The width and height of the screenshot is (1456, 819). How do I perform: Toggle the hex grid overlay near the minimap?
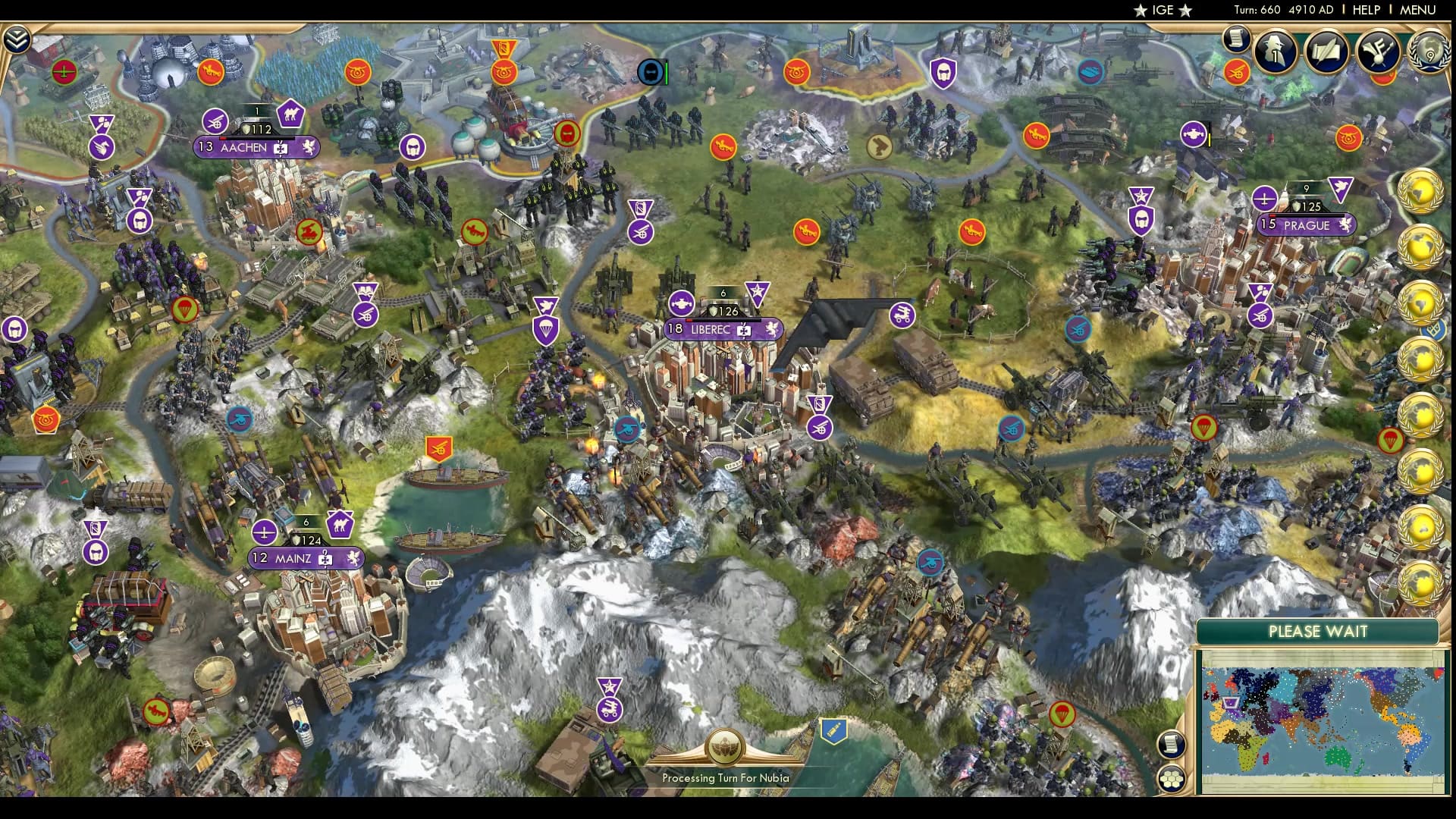coord(1172,778)
